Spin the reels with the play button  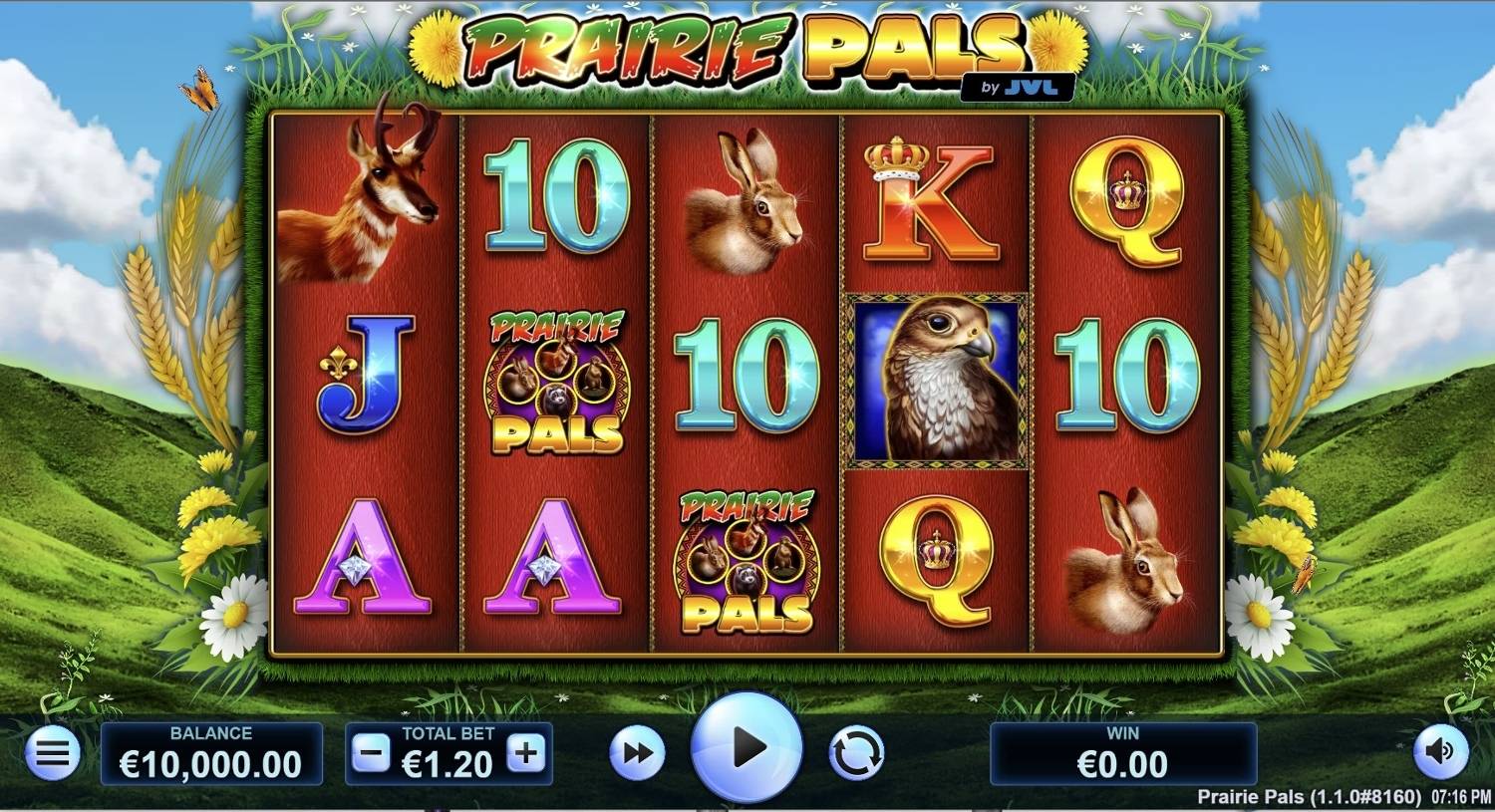pyautogui.click(x=747, y=747)
